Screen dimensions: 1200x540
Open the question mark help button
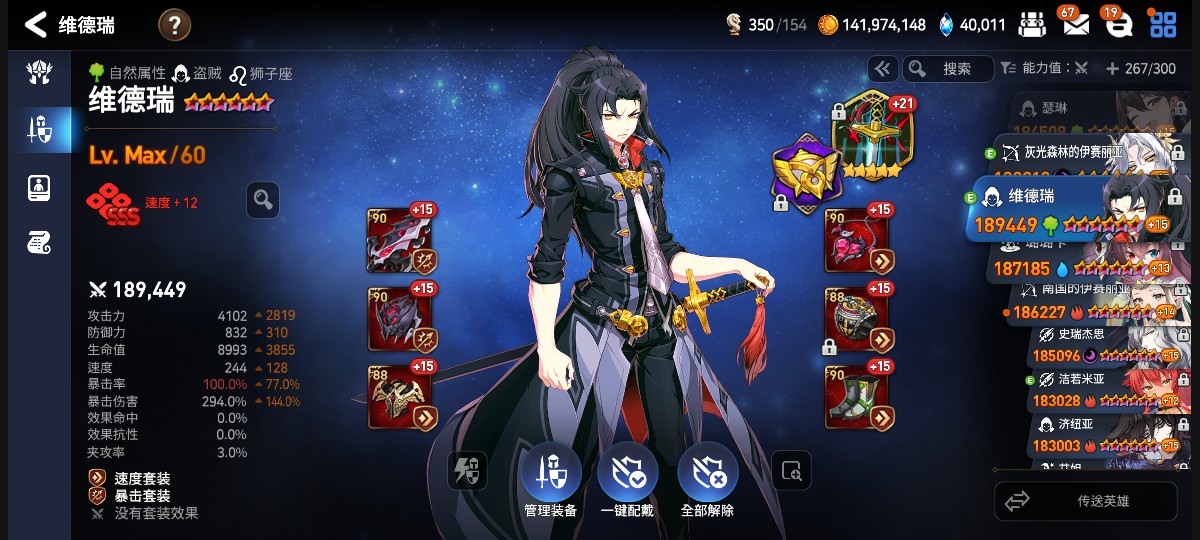174,25
